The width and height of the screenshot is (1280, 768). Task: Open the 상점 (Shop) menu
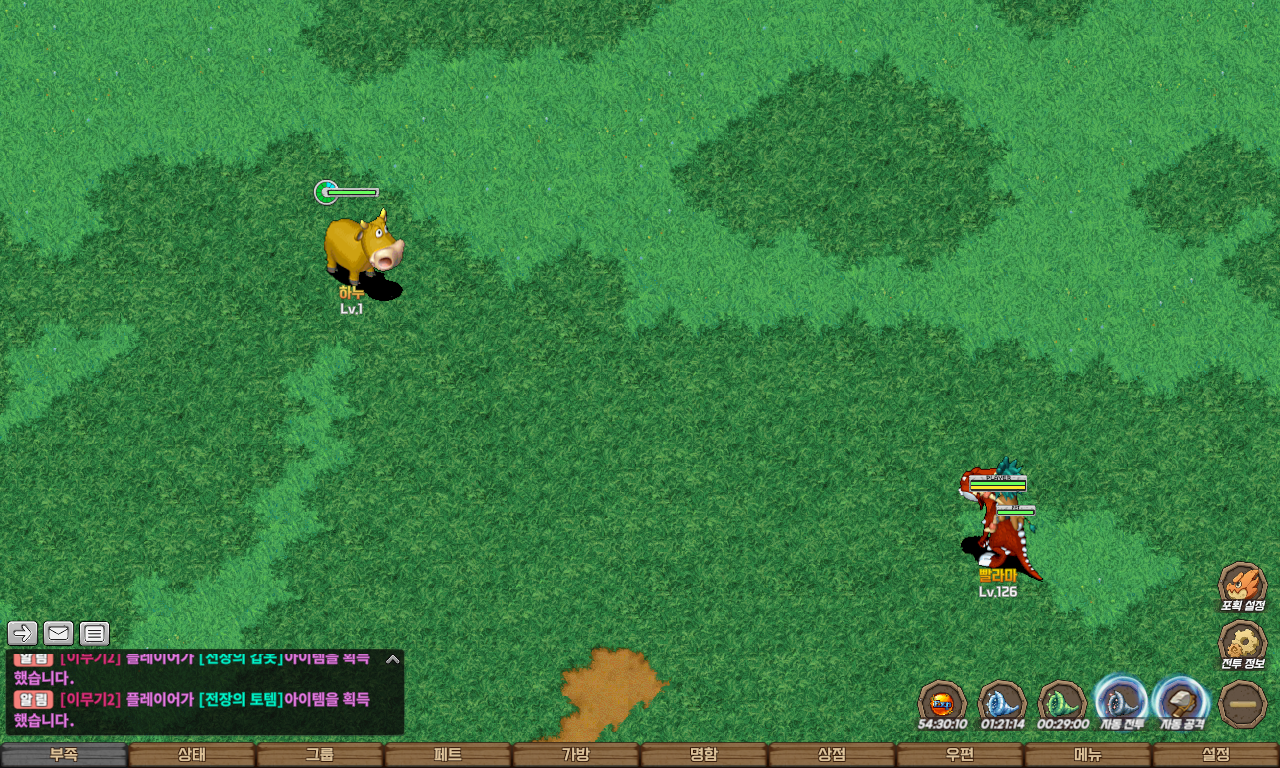pyautogui.click(x=832, y=755)
